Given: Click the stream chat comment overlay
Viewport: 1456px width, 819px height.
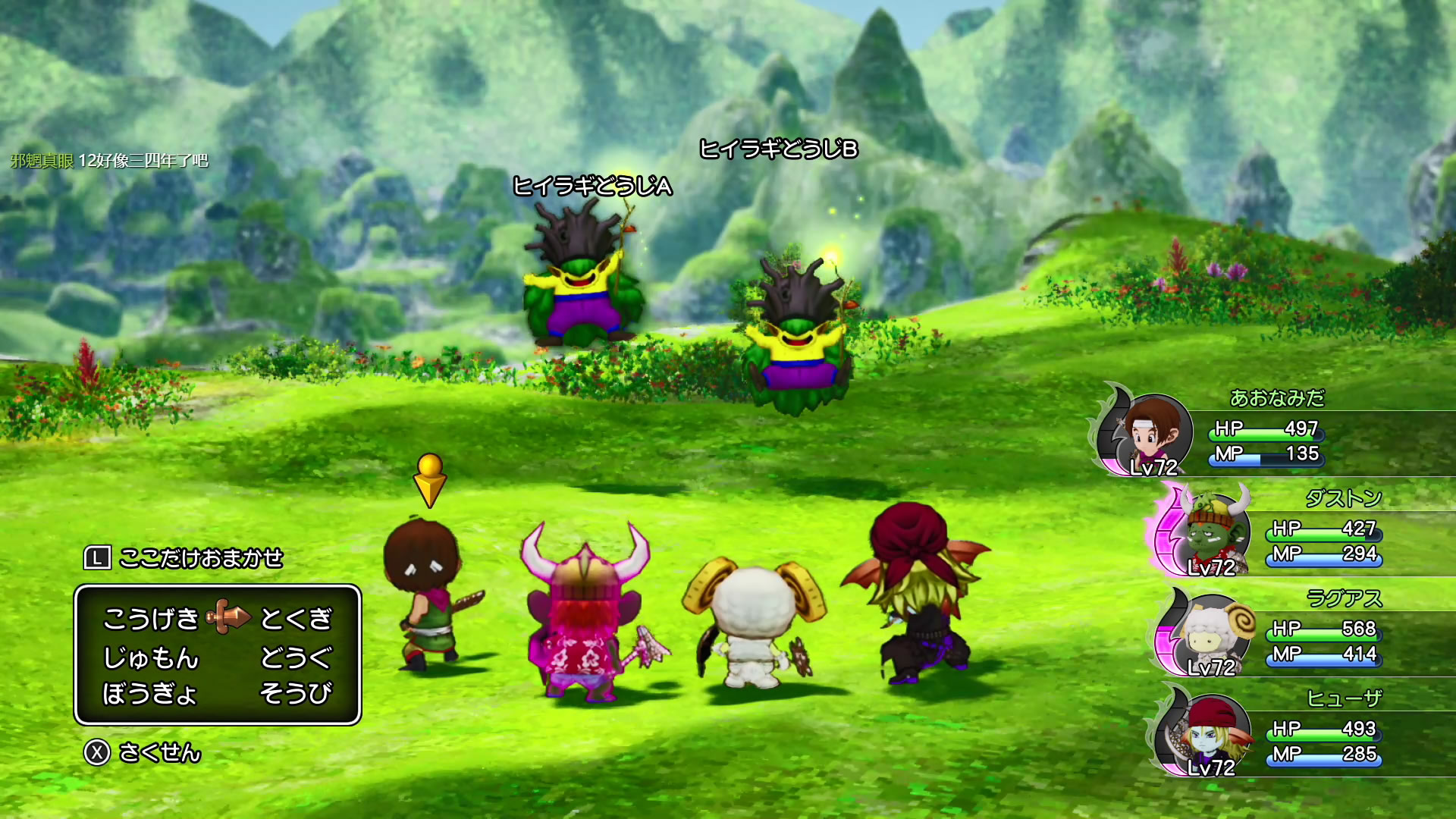Looking at the screenshot, I should pos(110,161).
